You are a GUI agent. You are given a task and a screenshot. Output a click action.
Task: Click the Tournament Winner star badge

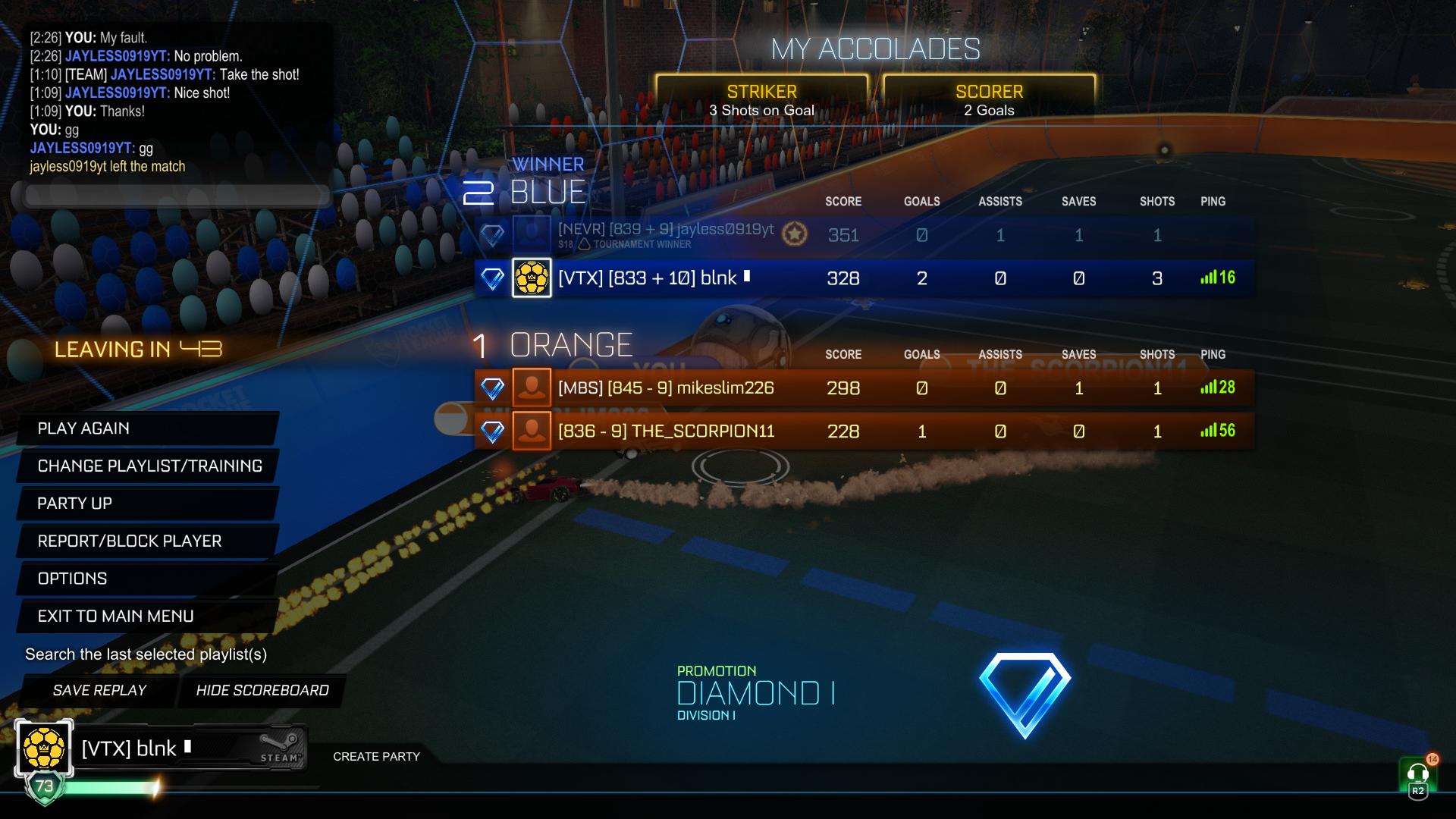tap(794, 234)
